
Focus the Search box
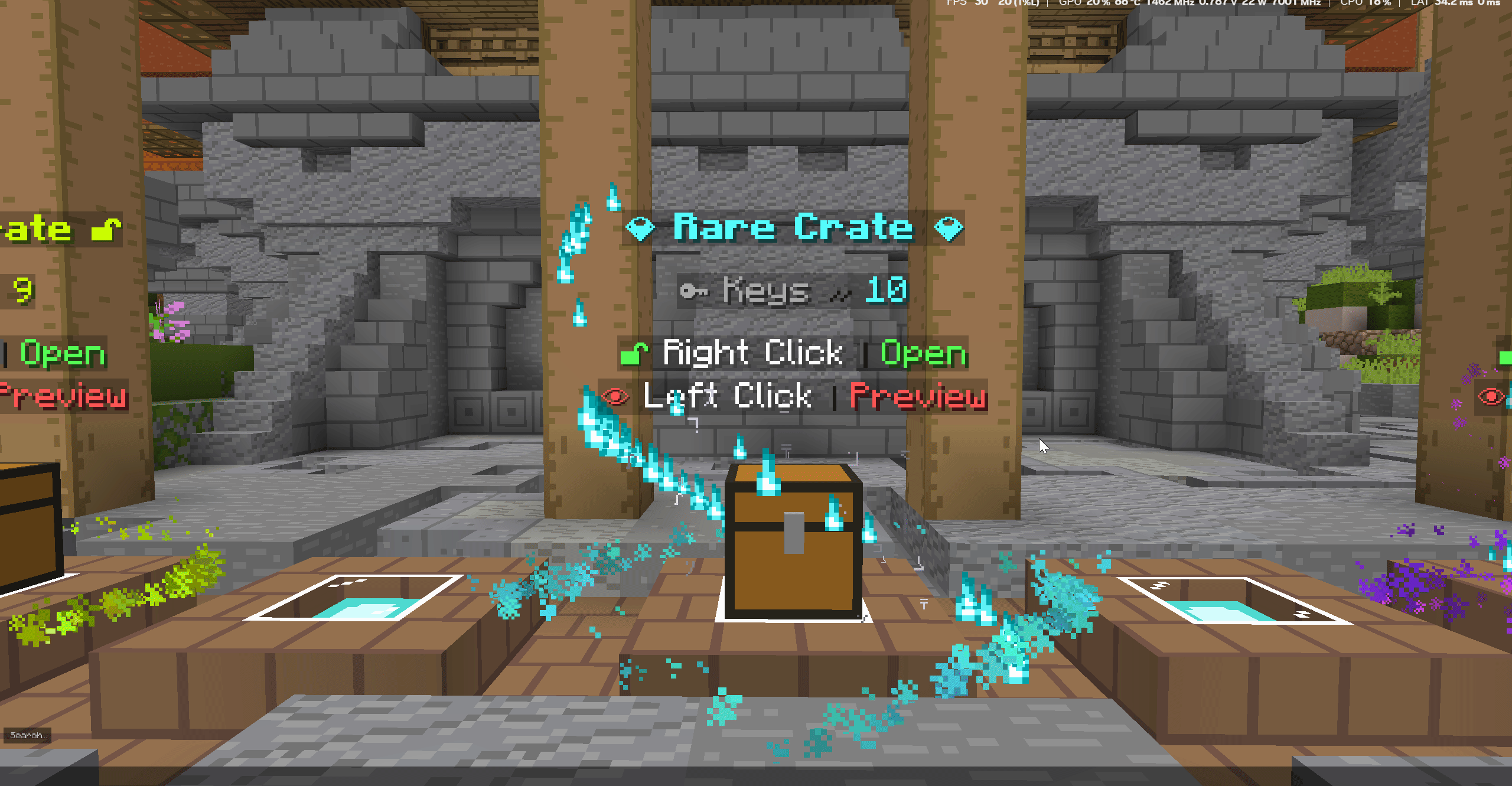27,735
